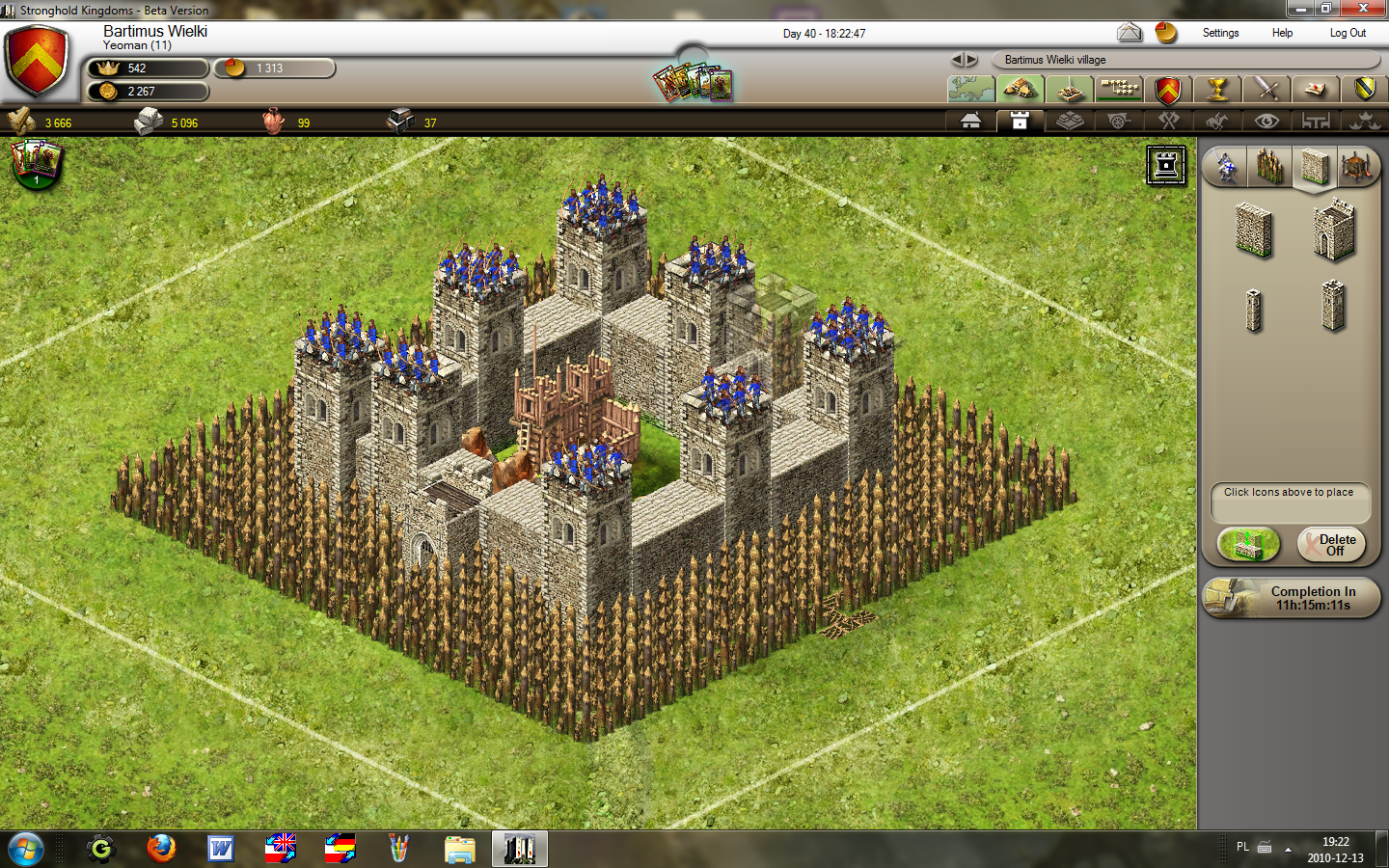Open the Settings menu
This screenshot has width=1389, height=868.
pos(1220,33)
